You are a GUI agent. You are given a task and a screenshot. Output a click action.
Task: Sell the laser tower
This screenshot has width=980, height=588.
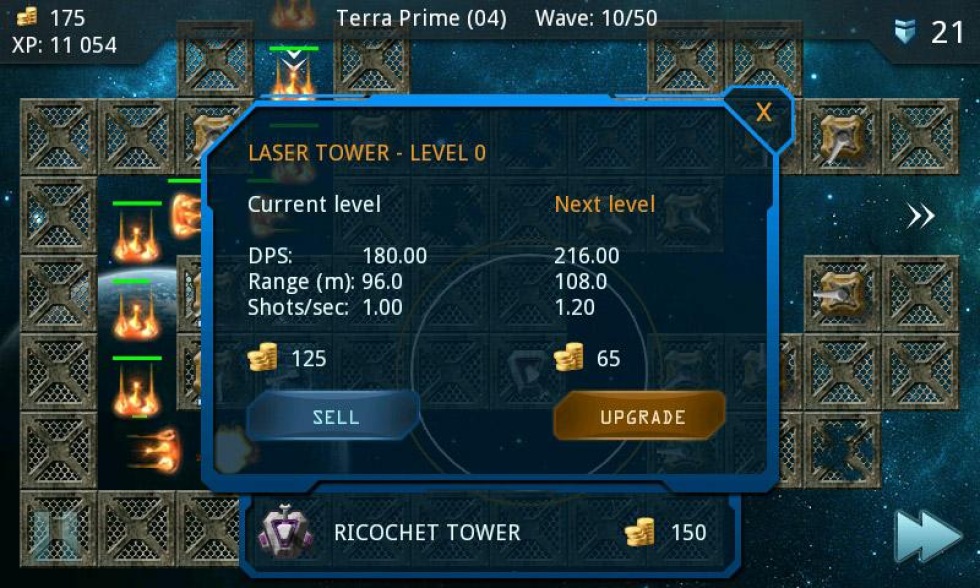(334, 416)
